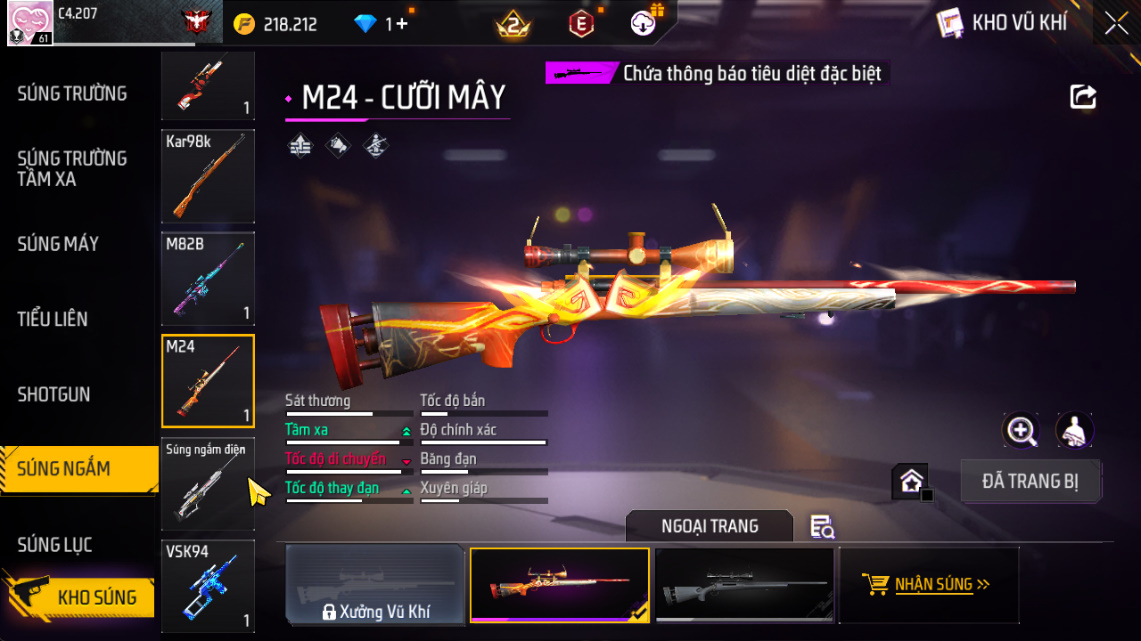Pick the M82B sniper slot
Viewport: 1141px width, 641px height.
(208, 279)
